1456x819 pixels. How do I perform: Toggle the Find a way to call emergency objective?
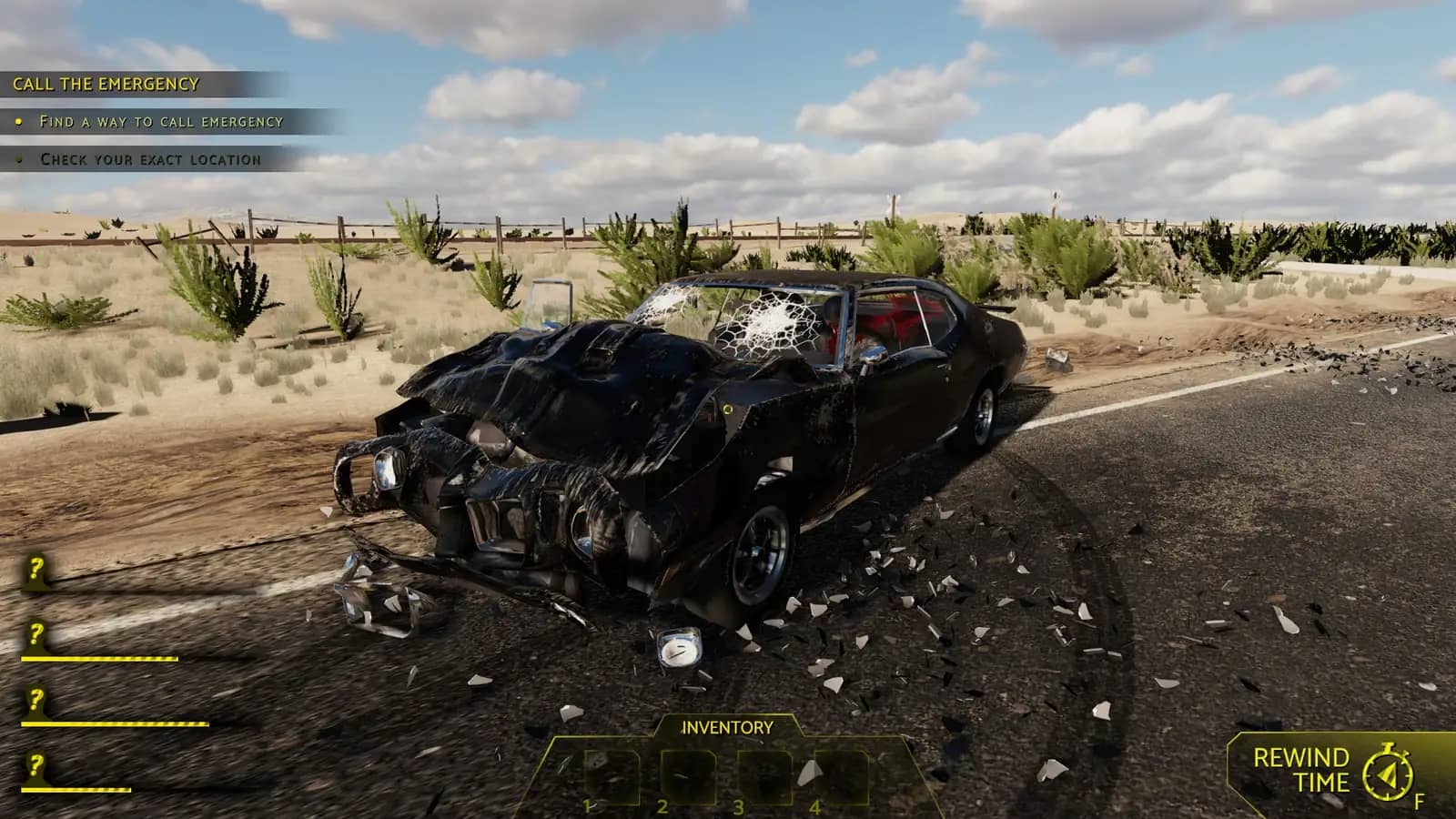coord(162,119)
